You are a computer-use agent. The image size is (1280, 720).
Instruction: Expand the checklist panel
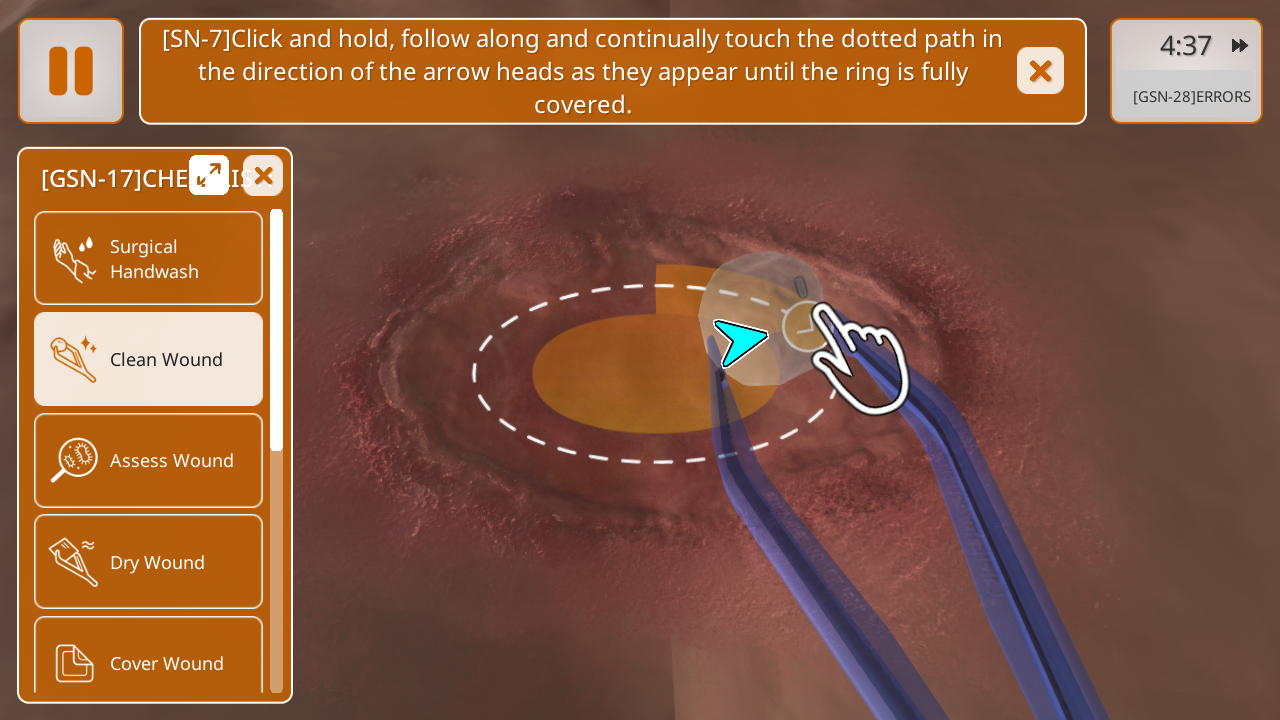point(209,176)
